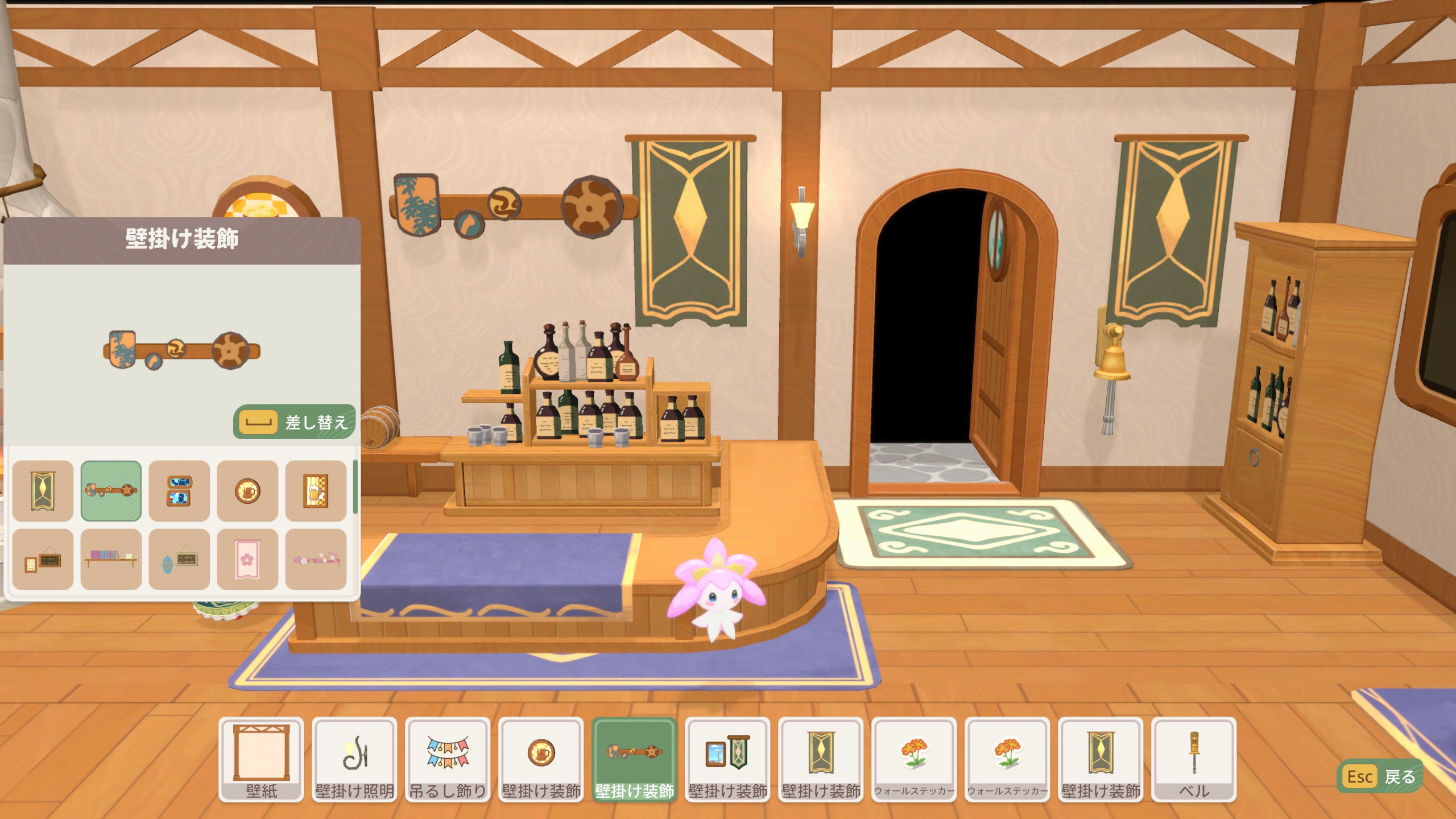Go back with the 戻る button
The height and width of the screenshot is (819, 1456).
(1380, 776)
